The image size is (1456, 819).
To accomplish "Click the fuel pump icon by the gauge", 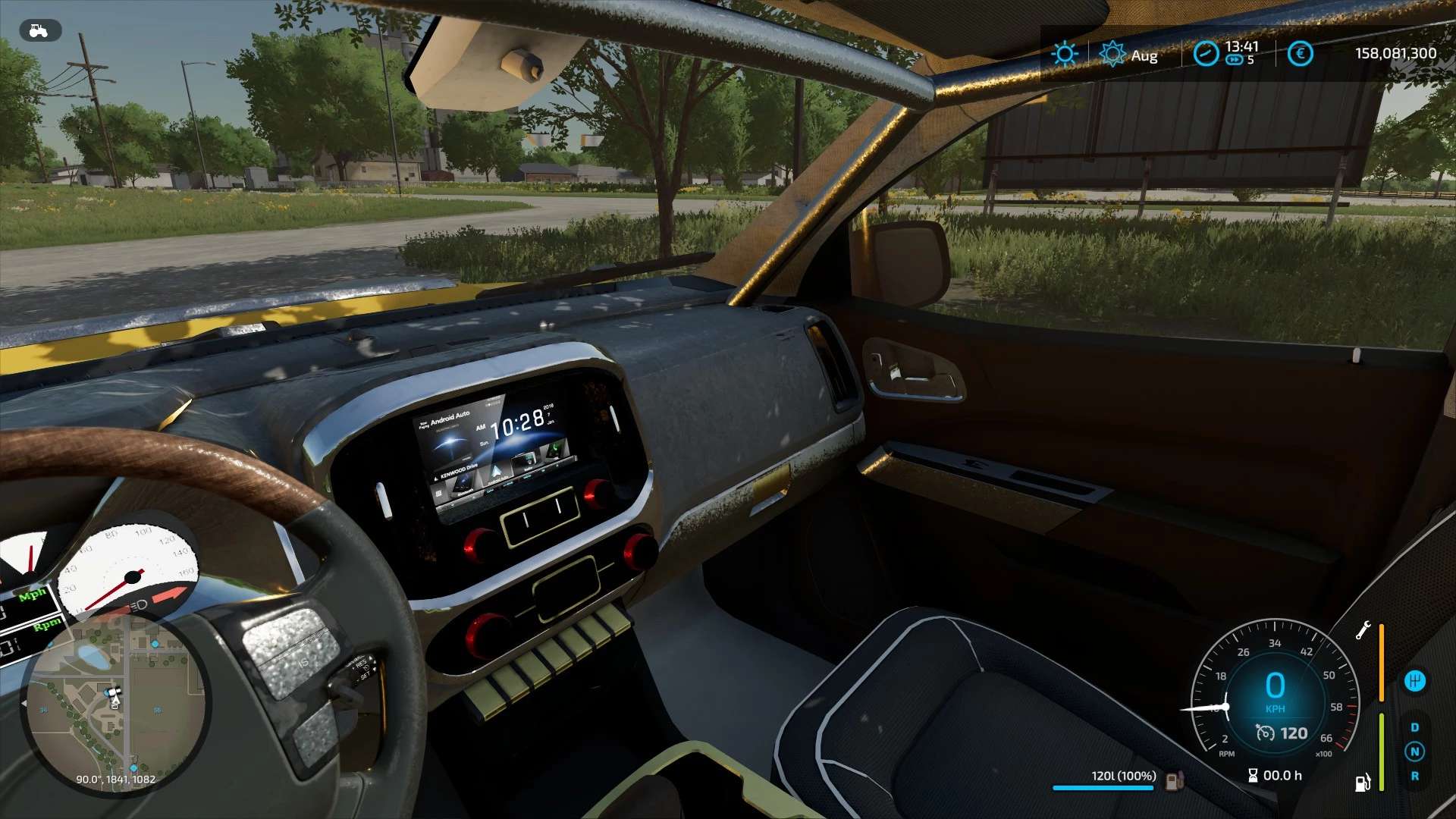I will 1363,782.
